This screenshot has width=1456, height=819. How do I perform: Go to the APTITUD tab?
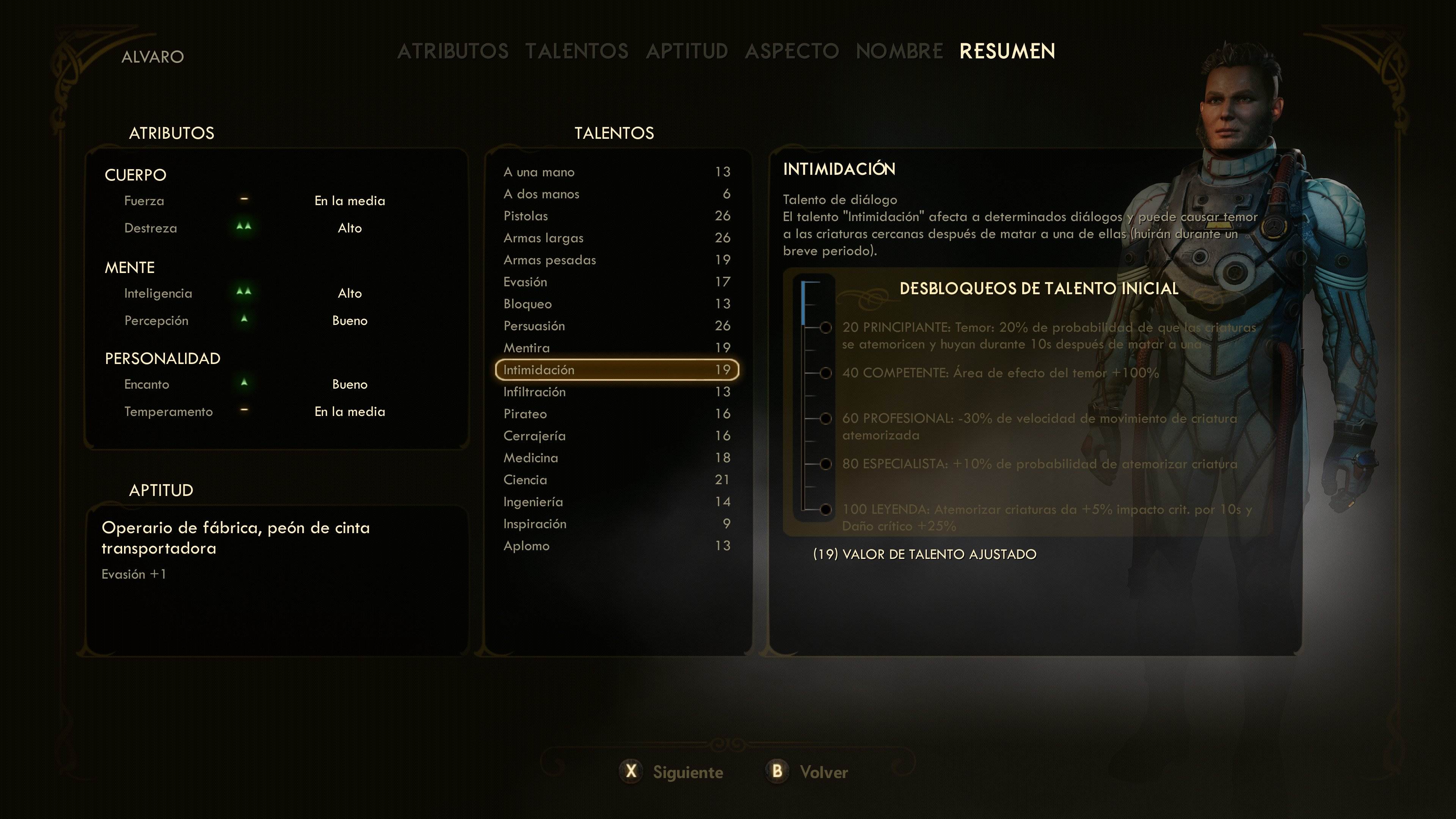[687, 52]
